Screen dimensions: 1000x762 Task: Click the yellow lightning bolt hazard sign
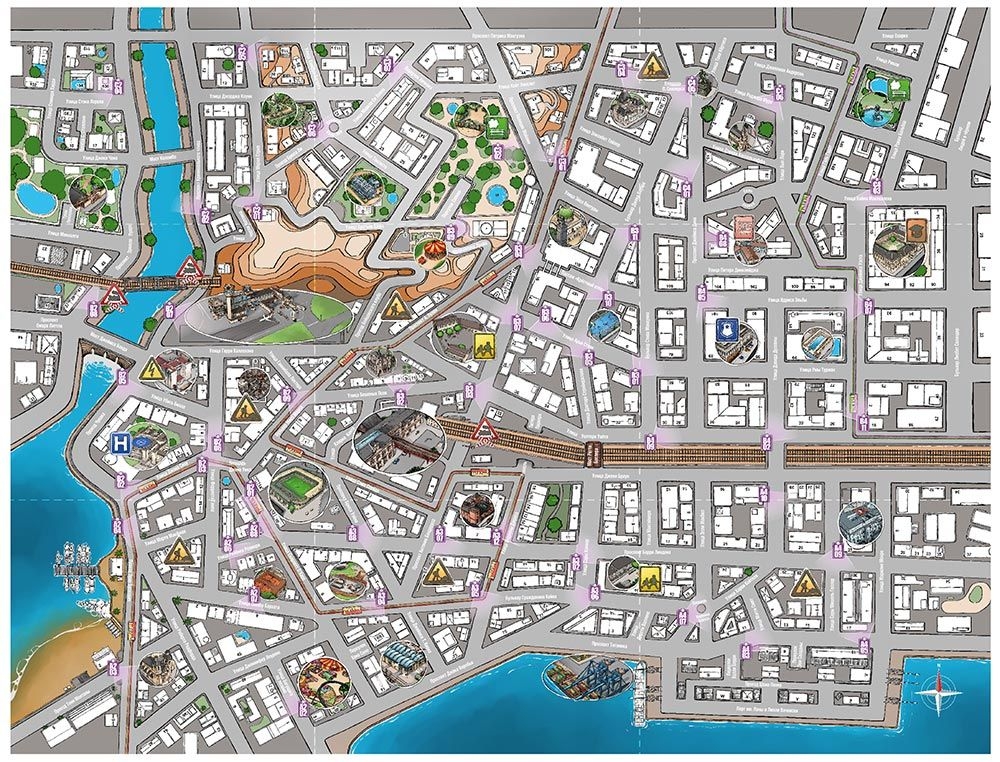point(154,369)
